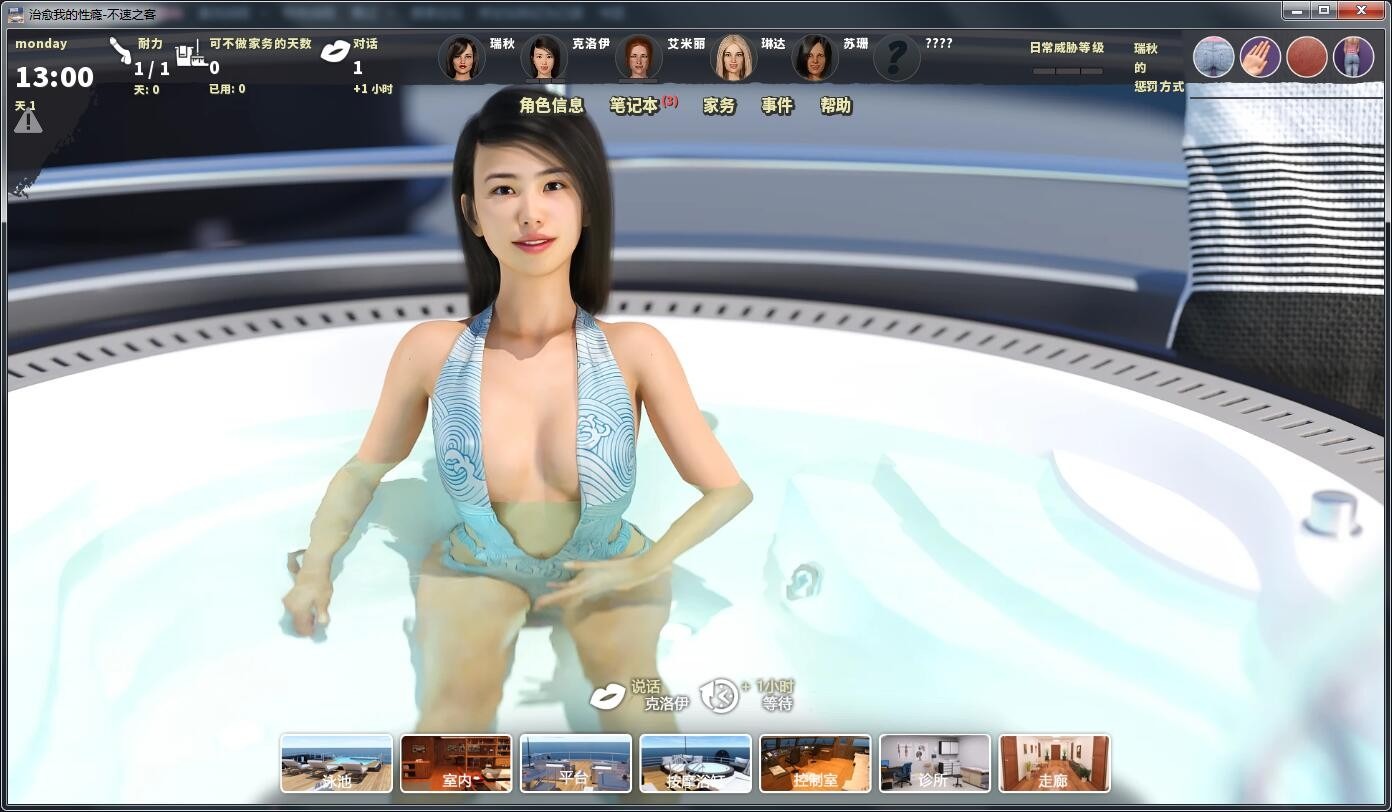This screenshot has height=812, width=1392.
Task: Open the 帮助 help menu
Action: tap(836, 106)
